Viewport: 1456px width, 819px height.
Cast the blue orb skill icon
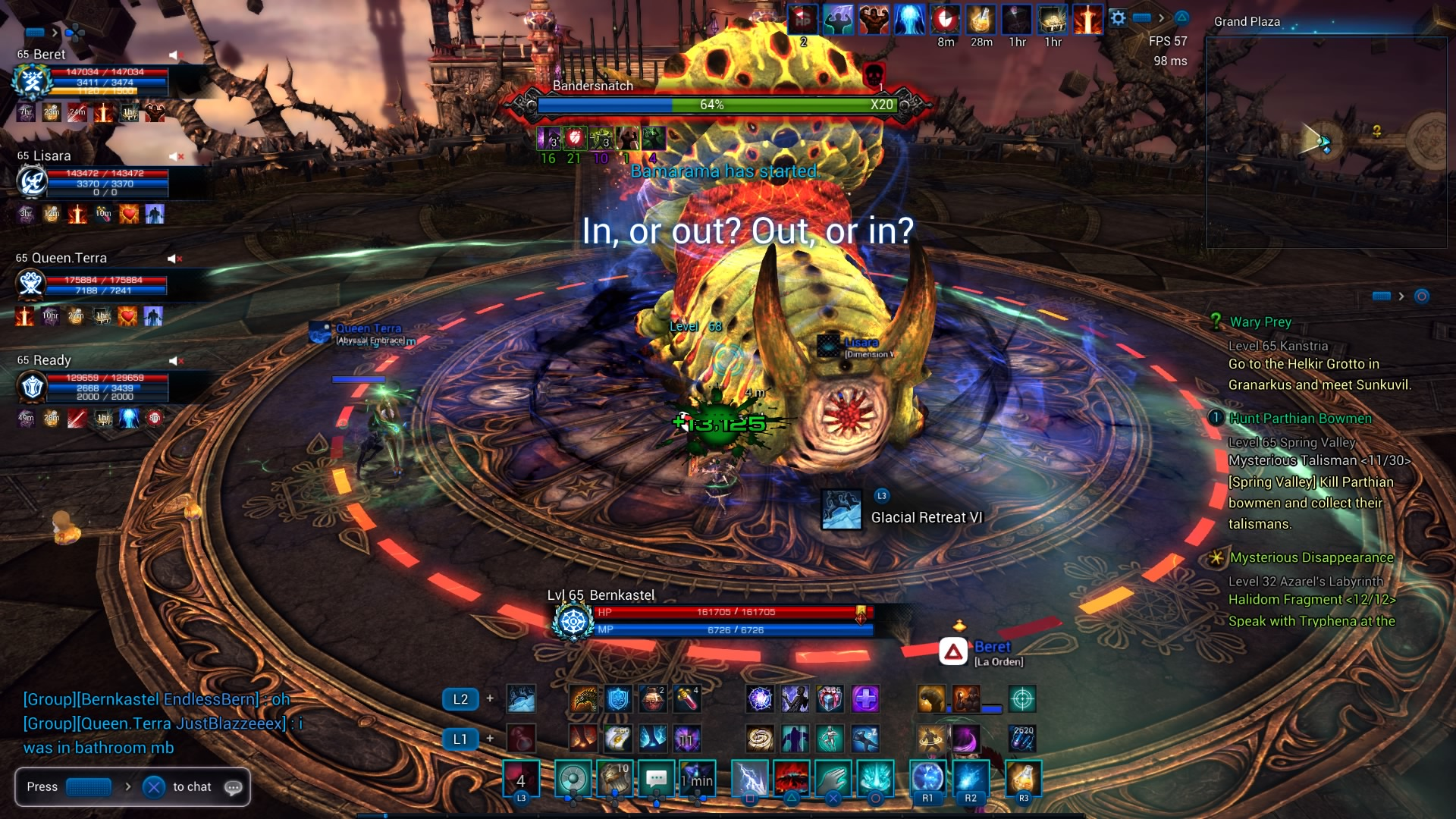[927, 779]
